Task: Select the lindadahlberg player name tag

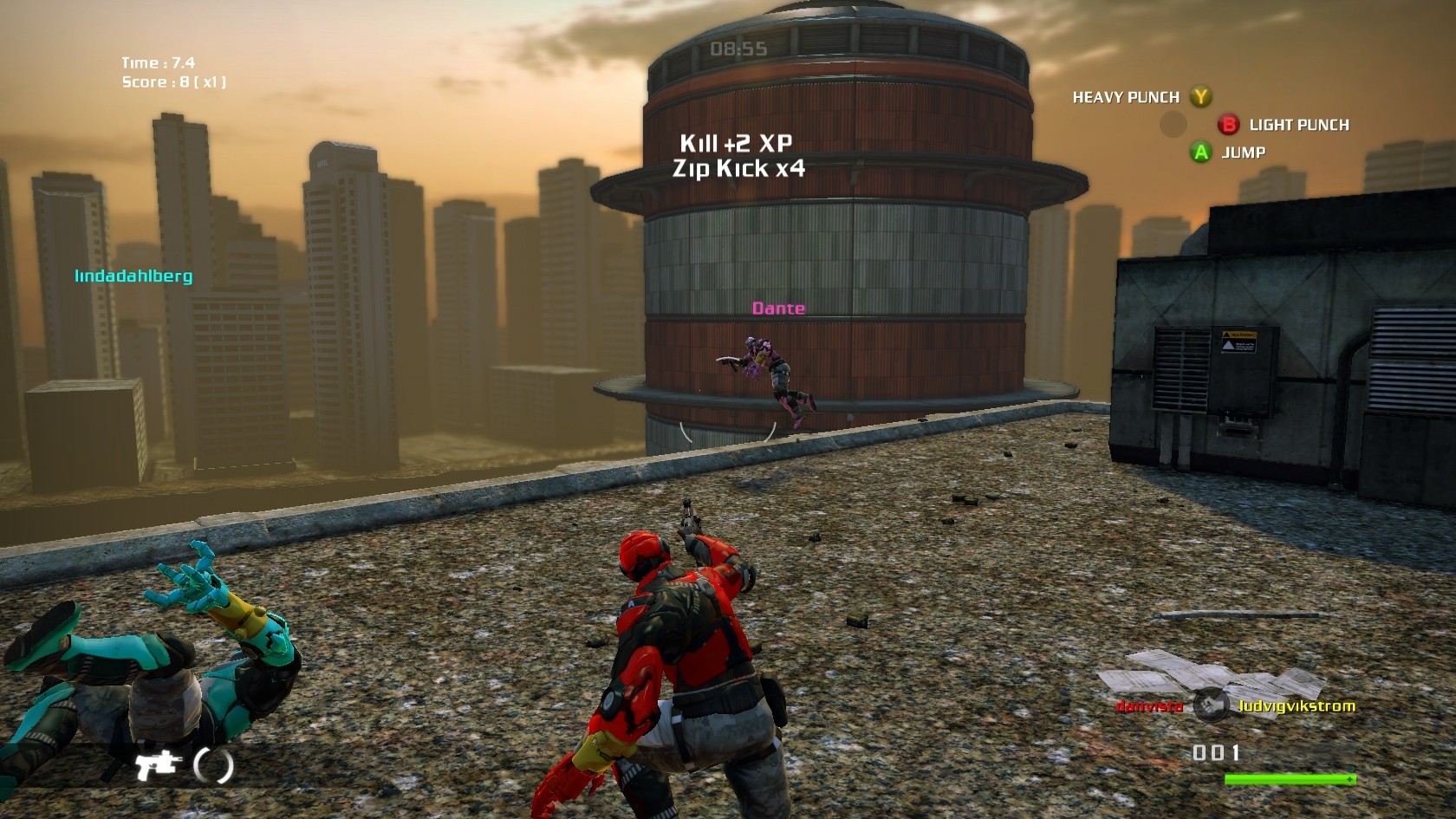Action: [133, 276]
